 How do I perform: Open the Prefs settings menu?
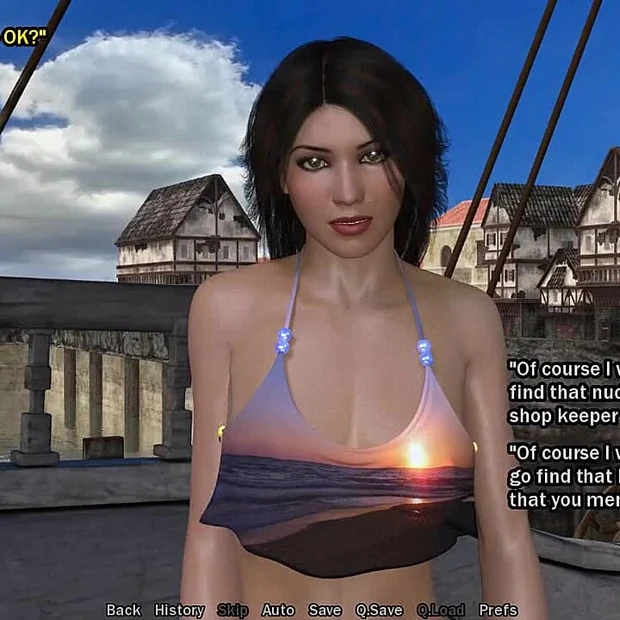[498, 610]
